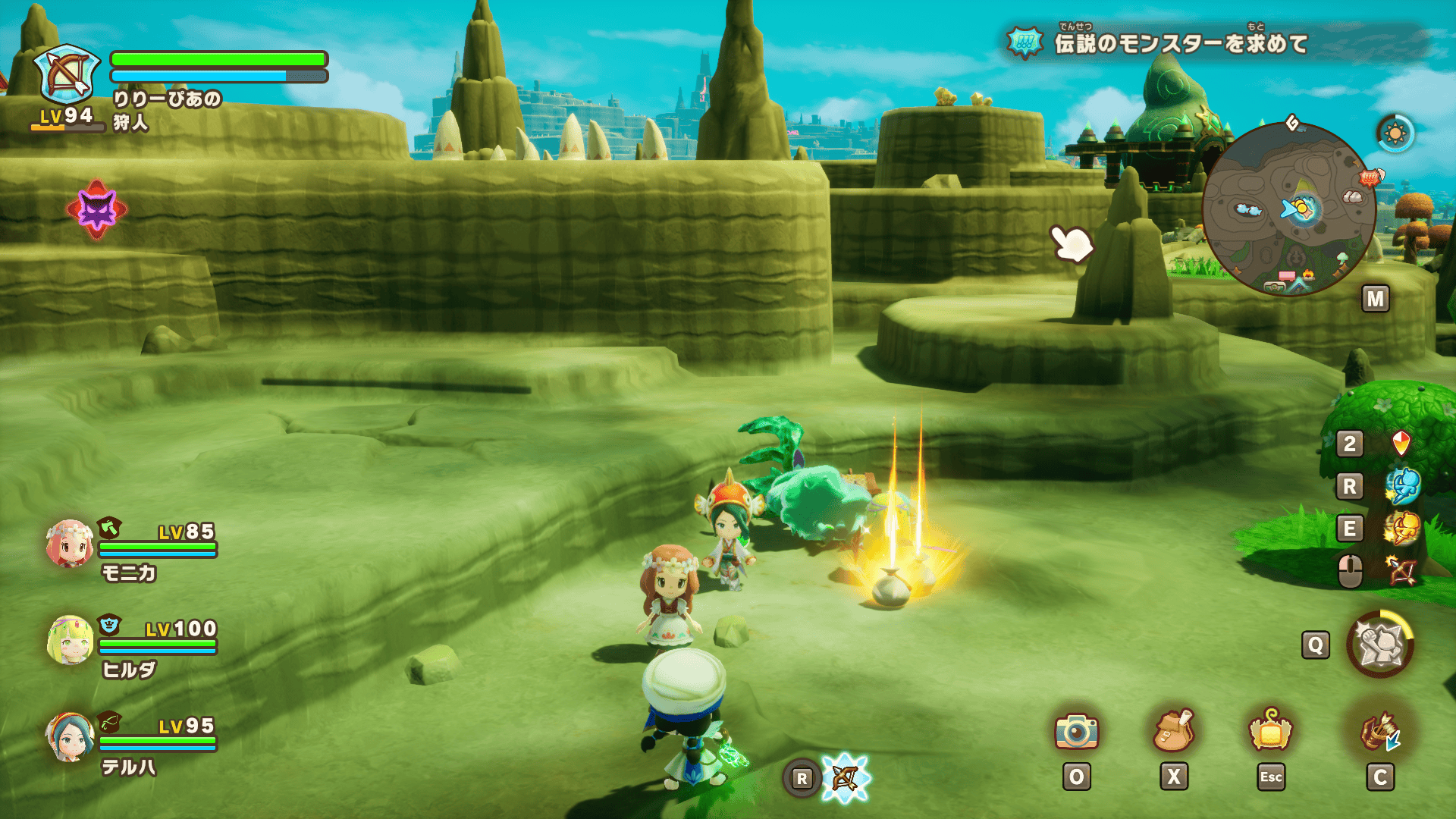Open the legendary monster quest tracker

(x=1180, y=43)
